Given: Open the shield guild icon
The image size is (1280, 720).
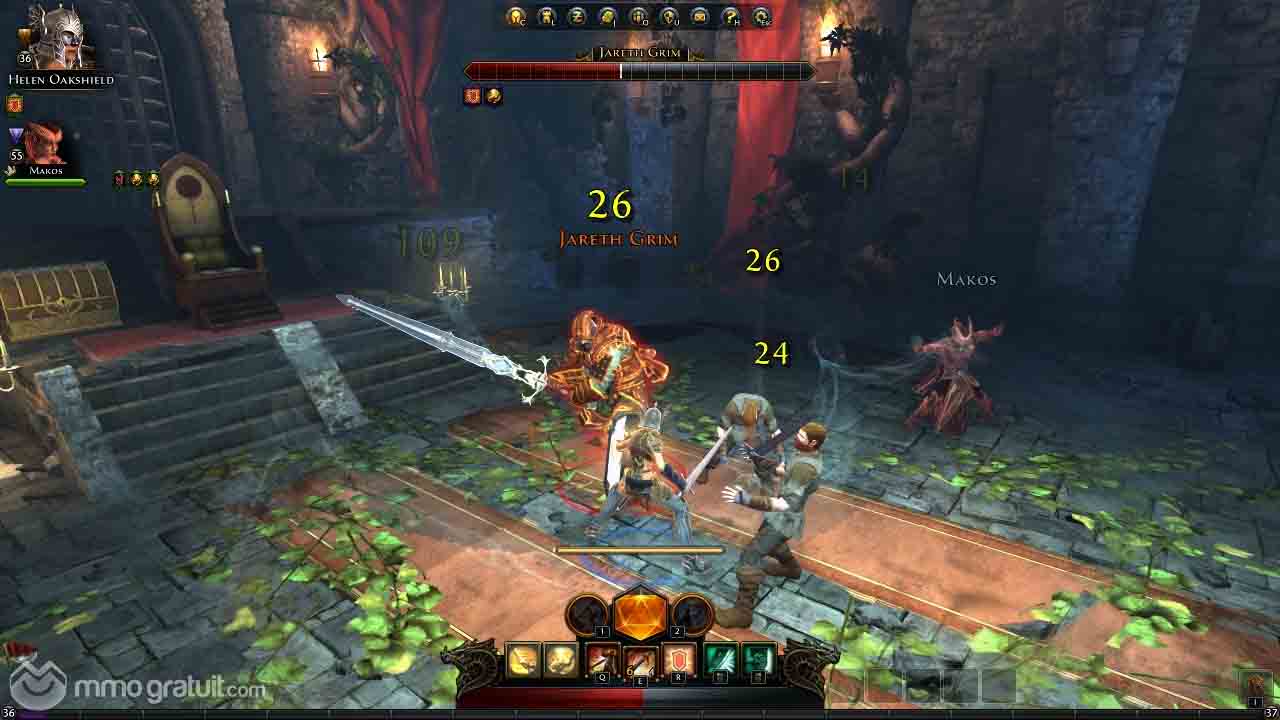Looking at the screenshot, I should click(669, 16).
